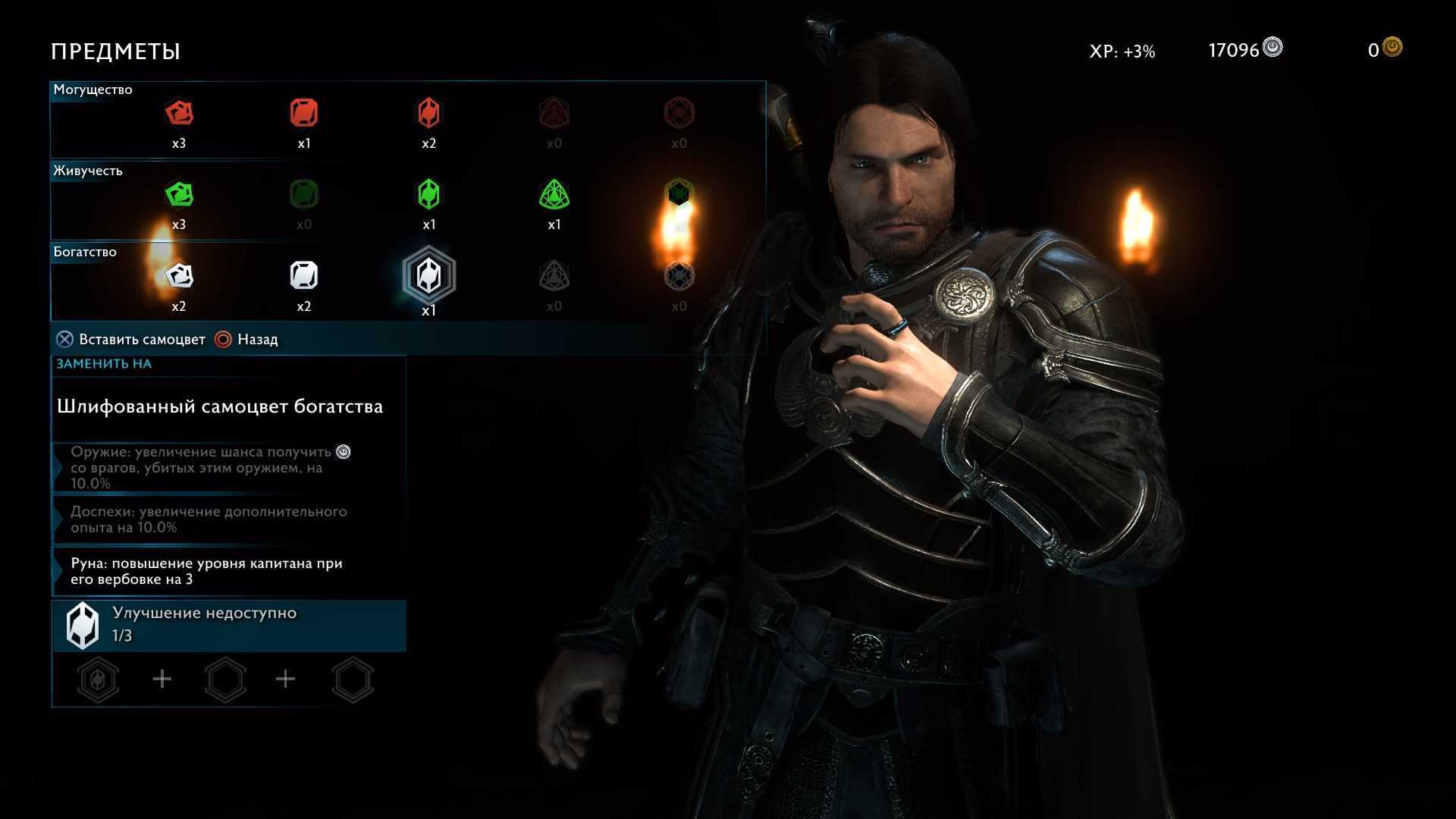
Task: Pick the rough-cut white Wealth gem
Action: click(179, 275)
